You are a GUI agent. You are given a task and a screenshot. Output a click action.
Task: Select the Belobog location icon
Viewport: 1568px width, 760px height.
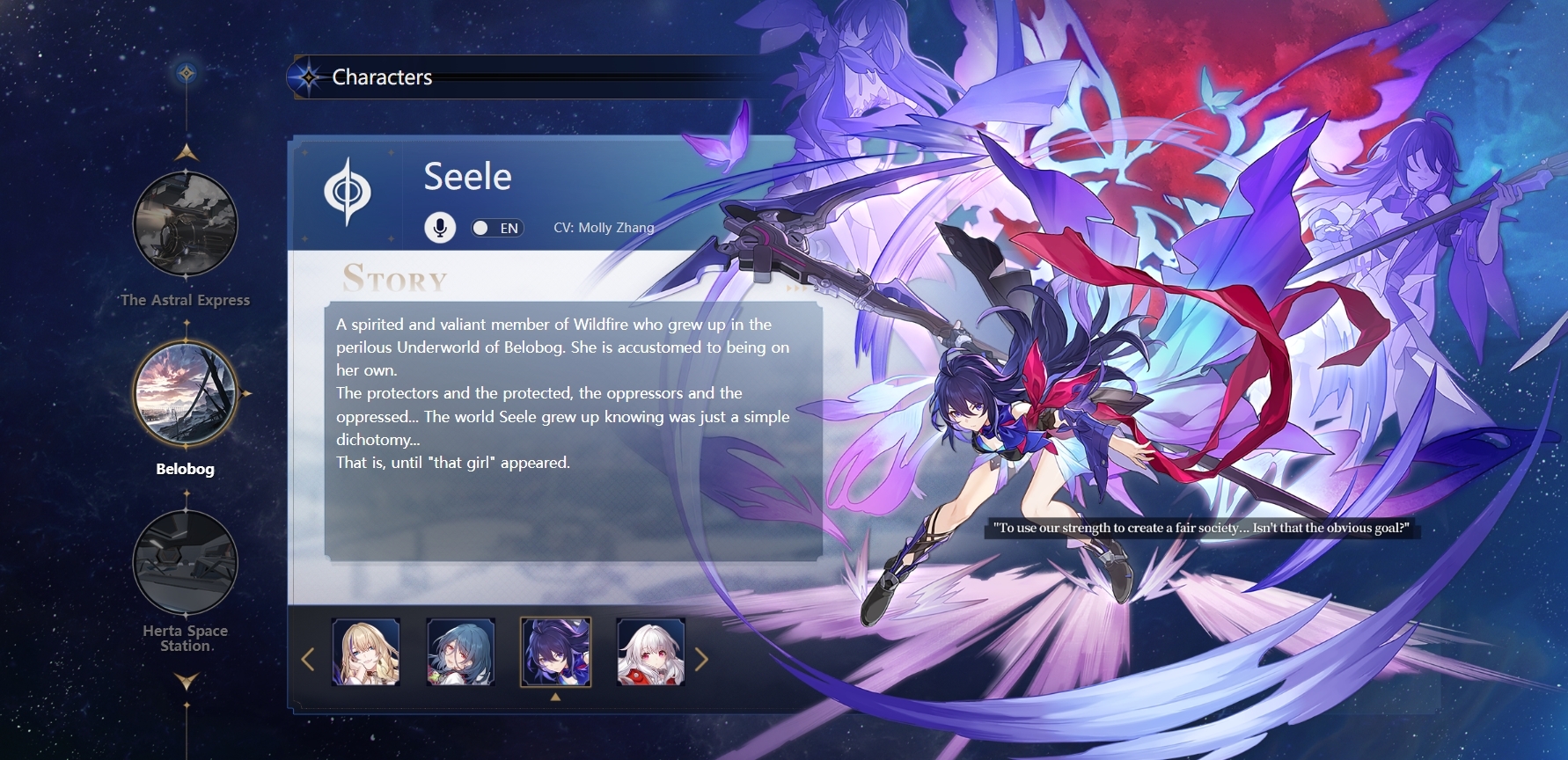tap(185, 393)
